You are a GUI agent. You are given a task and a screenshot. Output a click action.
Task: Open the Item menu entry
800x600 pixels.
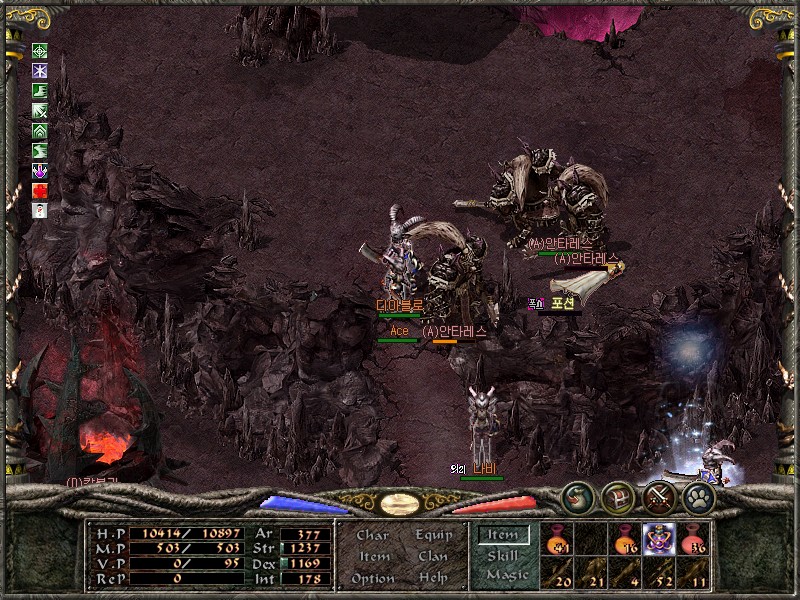tap(373, 556)
